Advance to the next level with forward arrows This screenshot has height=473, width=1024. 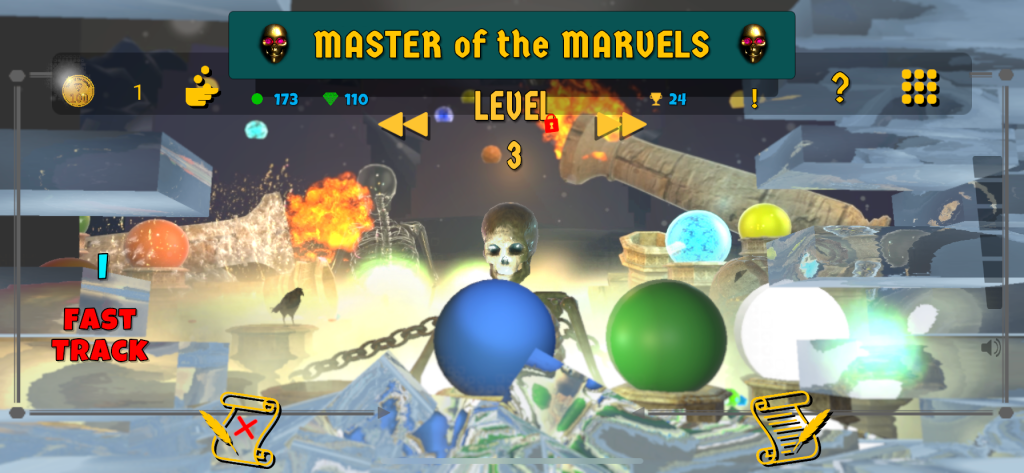point(621,124)
